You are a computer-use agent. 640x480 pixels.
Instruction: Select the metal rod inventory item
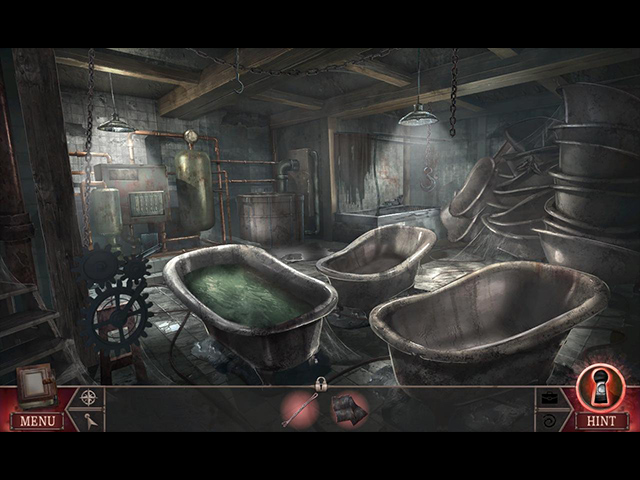tap(300, 410)
